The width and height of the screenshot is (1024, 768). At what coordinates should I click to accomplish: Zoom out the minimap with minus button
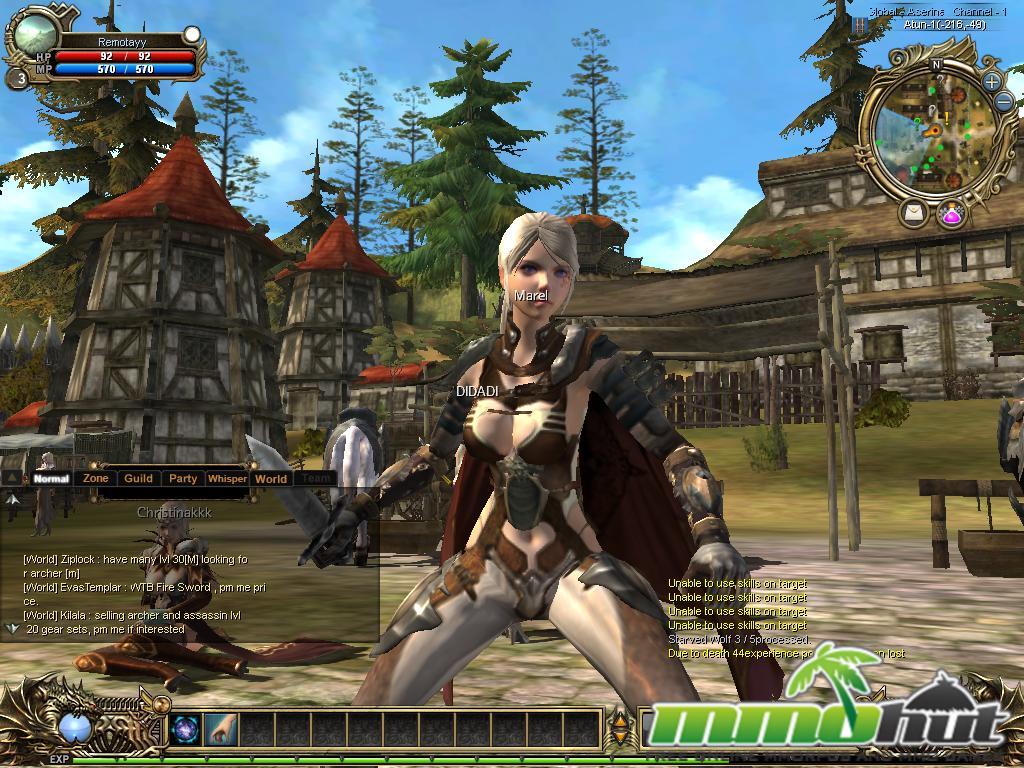(1004, 102)
